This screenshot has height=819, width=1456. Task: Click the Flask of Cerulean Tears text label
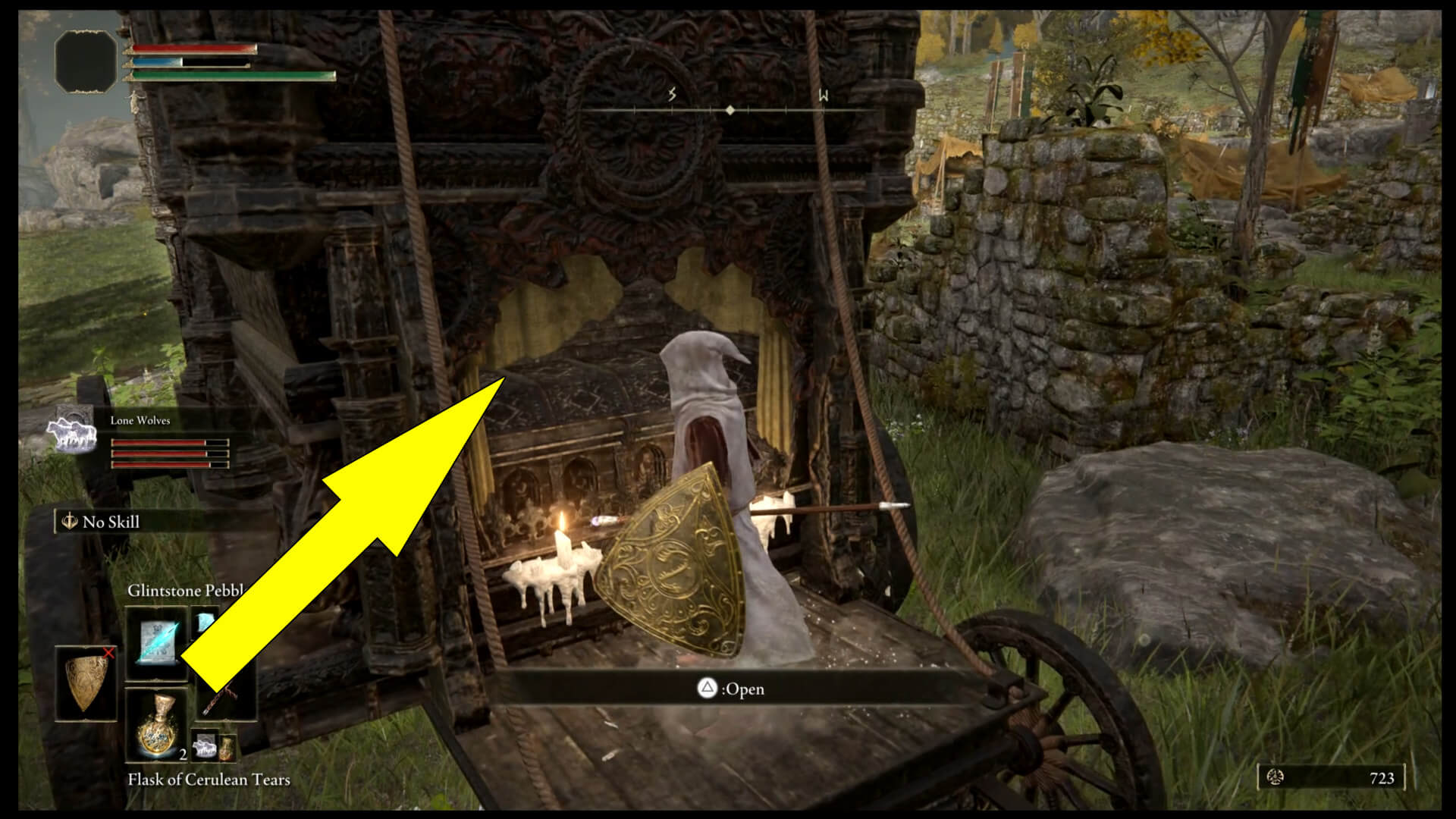[x=208, y=780]
